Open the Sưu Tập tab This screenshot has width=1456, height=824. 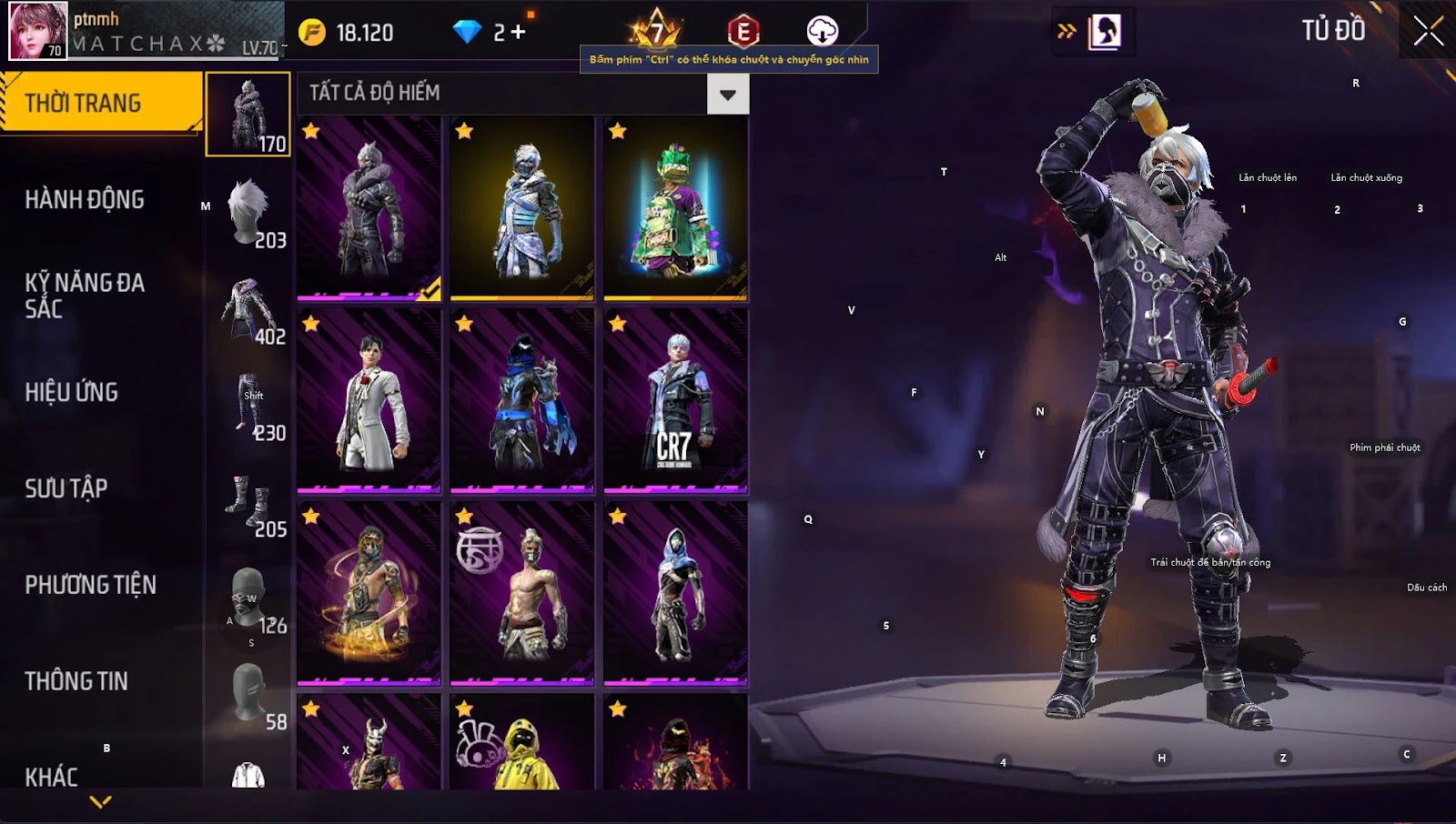tap(66, 488)
